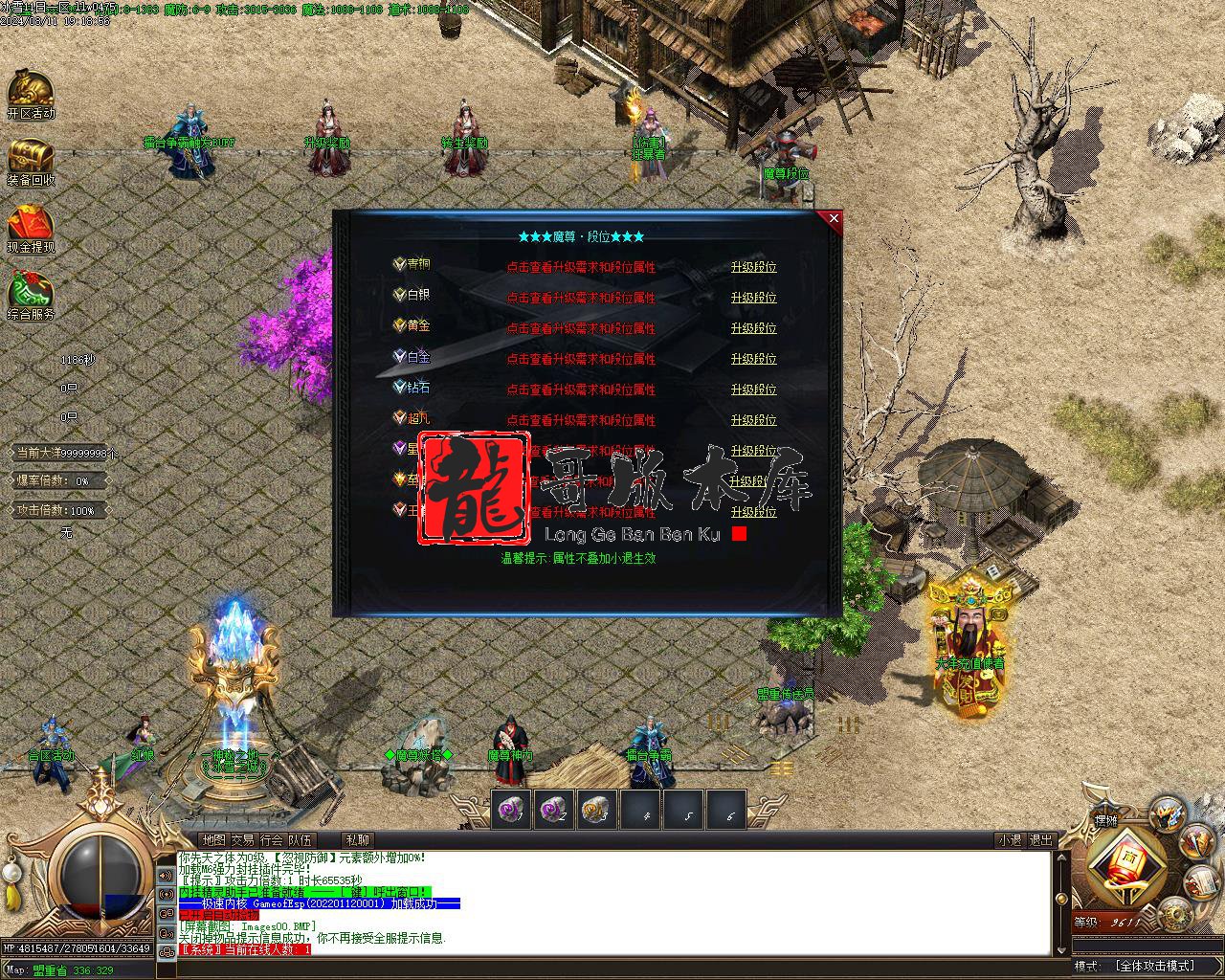Open the 摆摊 stall button
The height and width of the screenshot is (980, 1225).
click(x=1105, y=820)
